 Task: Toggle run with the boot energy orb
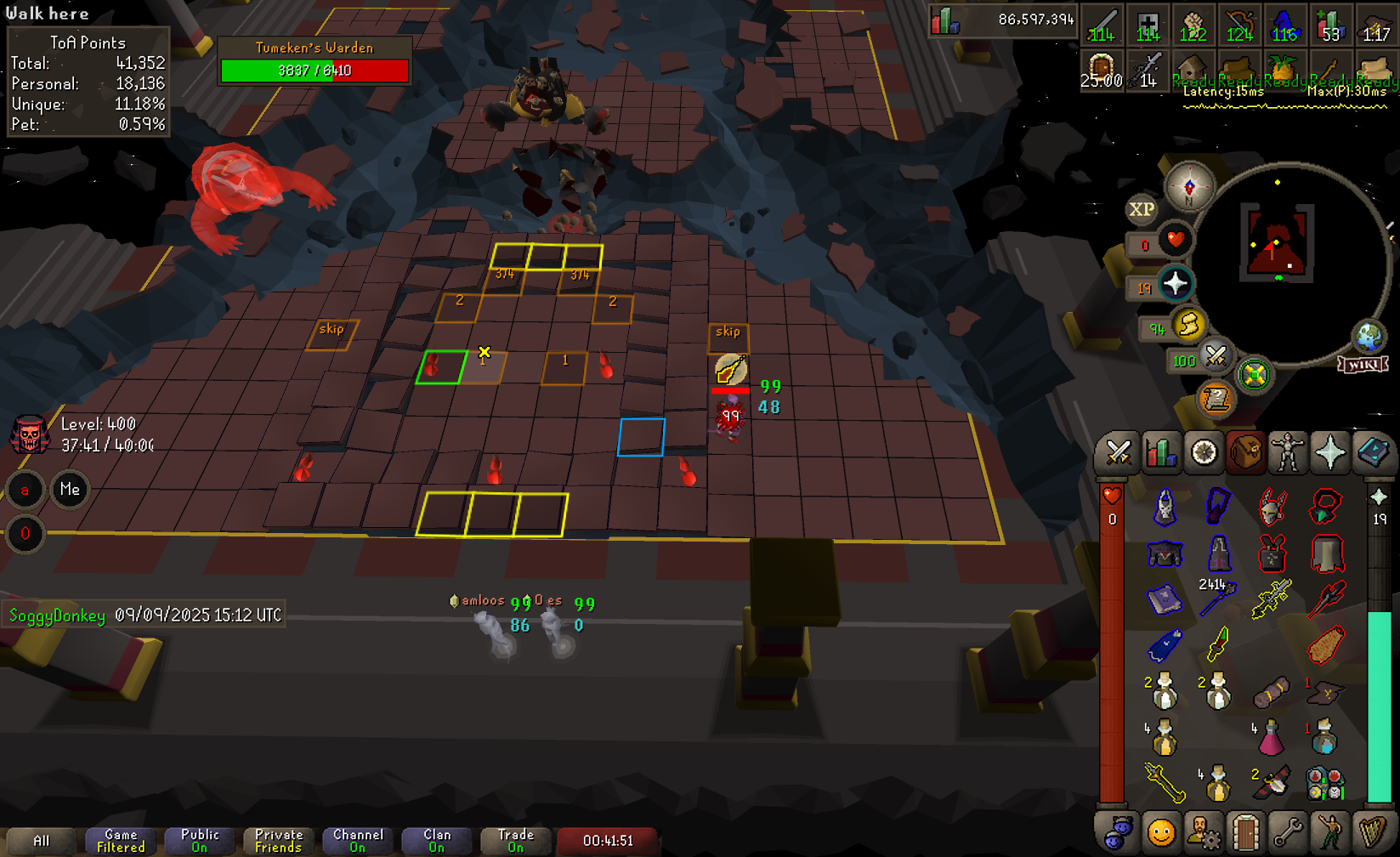pyautogui.click(x=1188, y=325)
